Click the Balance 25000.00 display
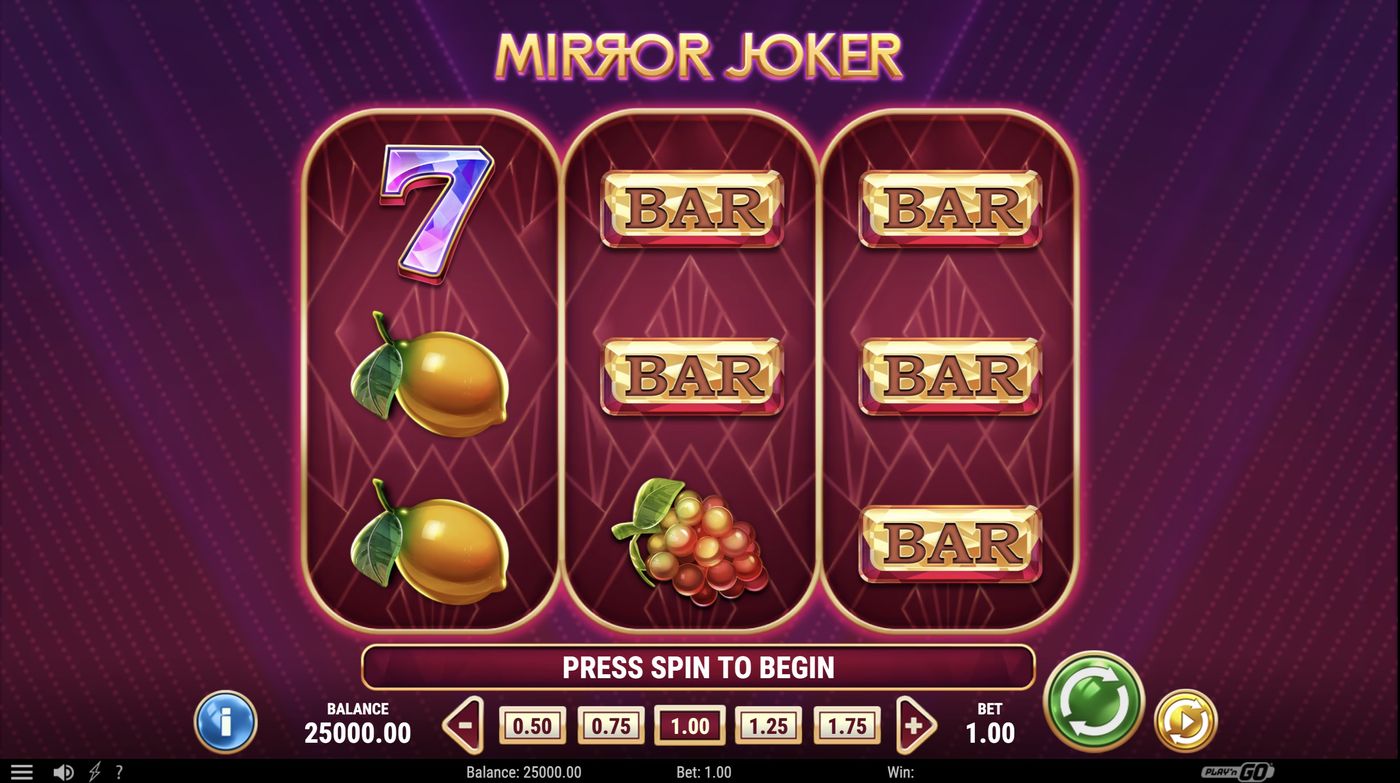The image size is (1400, 783). click(355, 723)
